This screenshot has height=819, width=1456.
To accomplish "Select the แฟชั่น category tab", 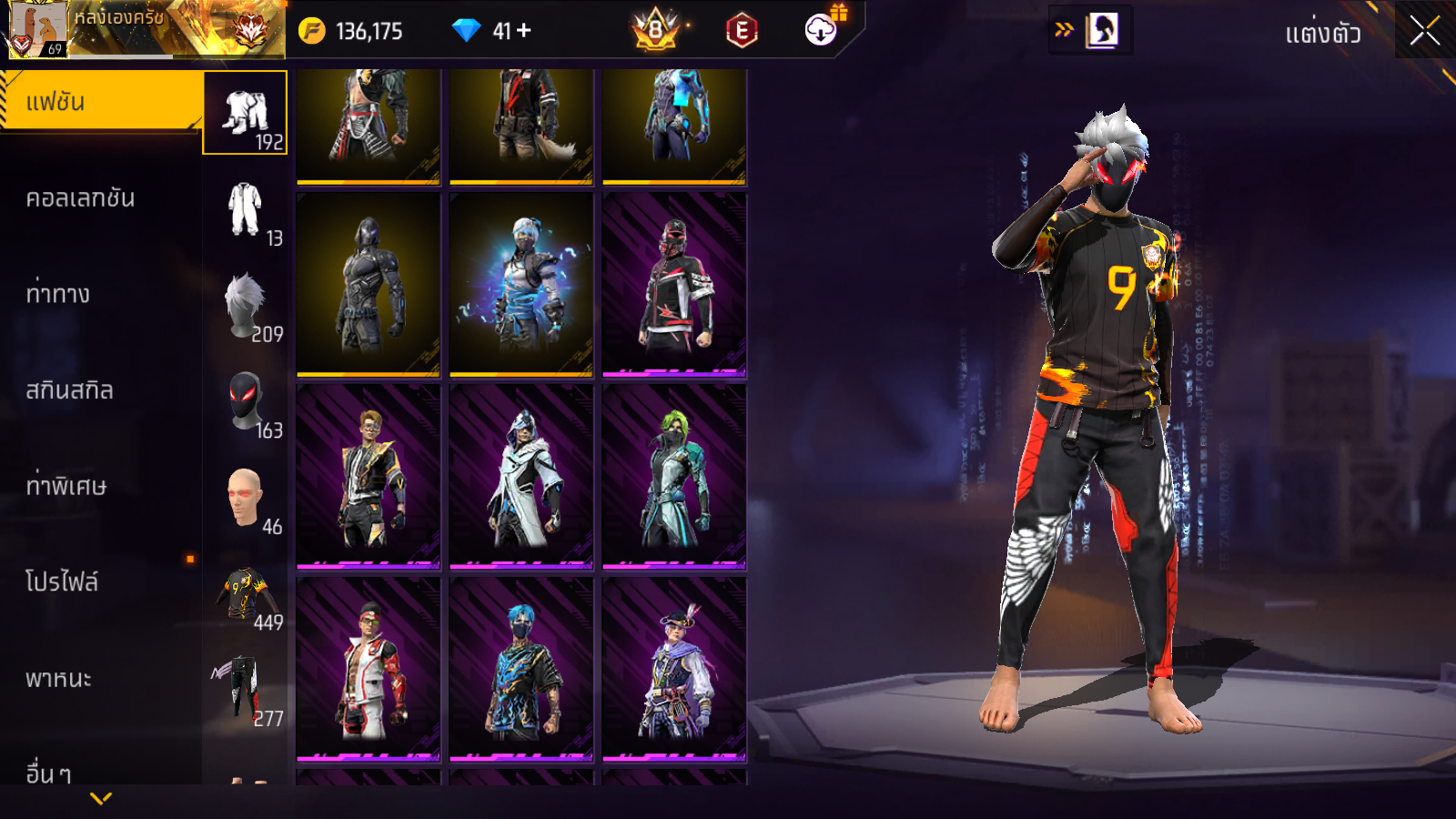I will click(100, 102).
